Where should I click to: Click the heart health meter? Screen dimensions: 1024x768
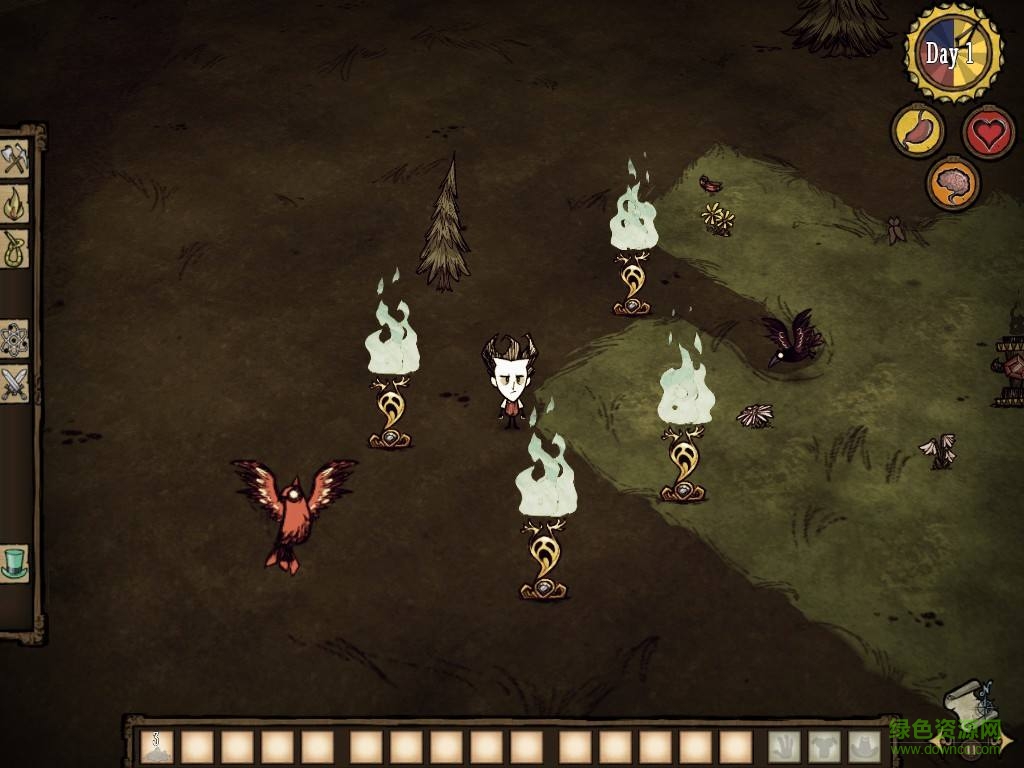pyautogui.click(x=988, y=131)
